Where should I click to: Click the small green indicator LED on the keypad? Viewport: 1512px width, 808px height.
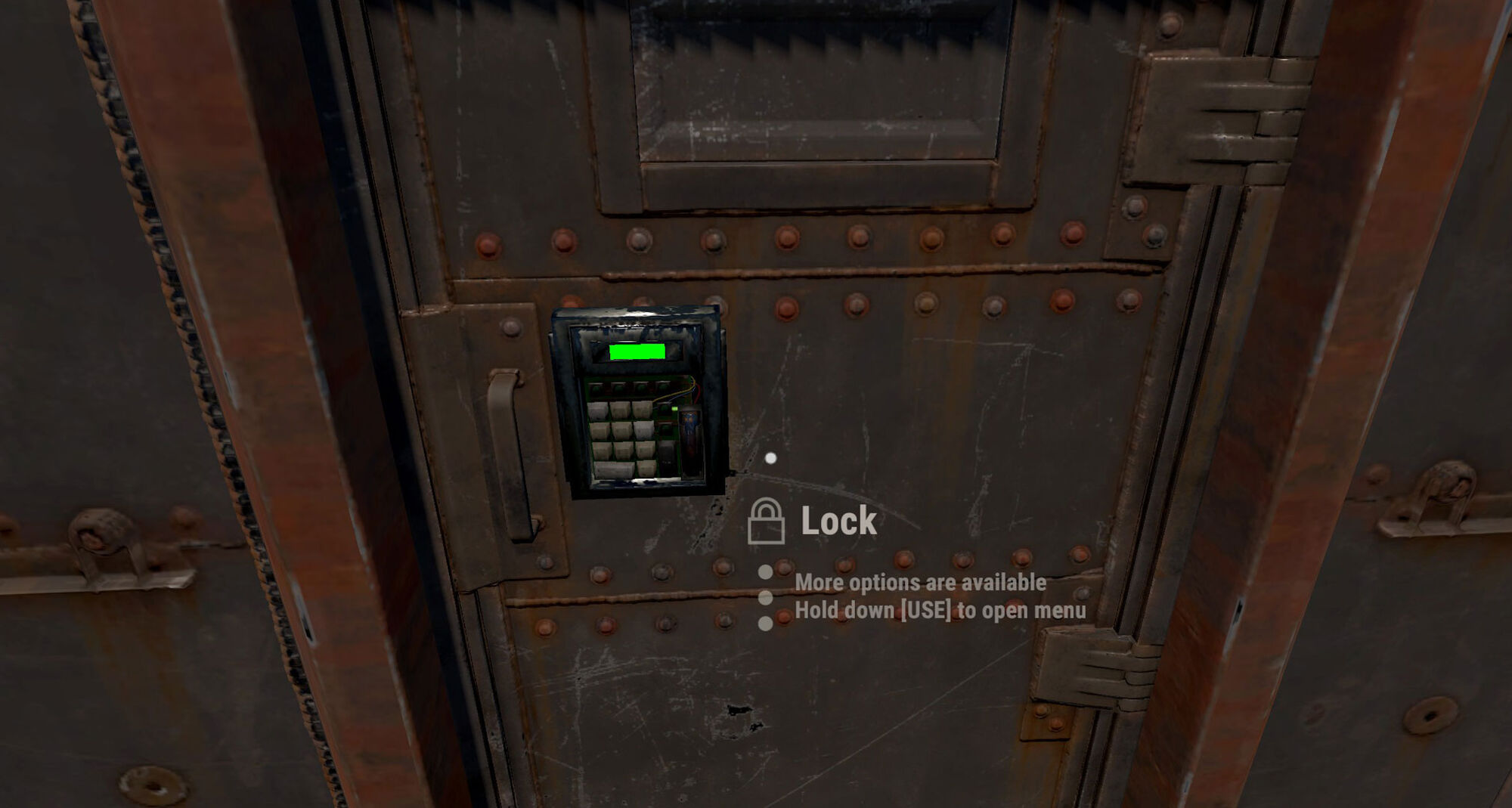click(674, 409)
